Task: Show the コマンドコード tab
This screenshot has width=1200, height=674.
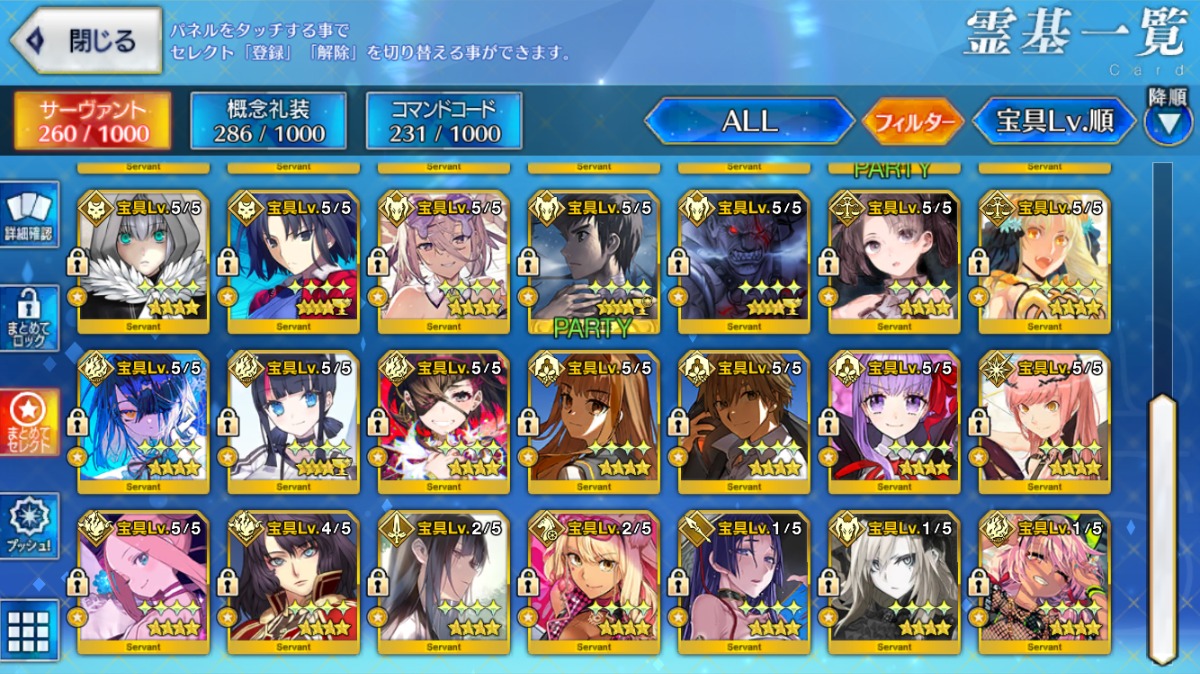Action: [x=443, y=122]
